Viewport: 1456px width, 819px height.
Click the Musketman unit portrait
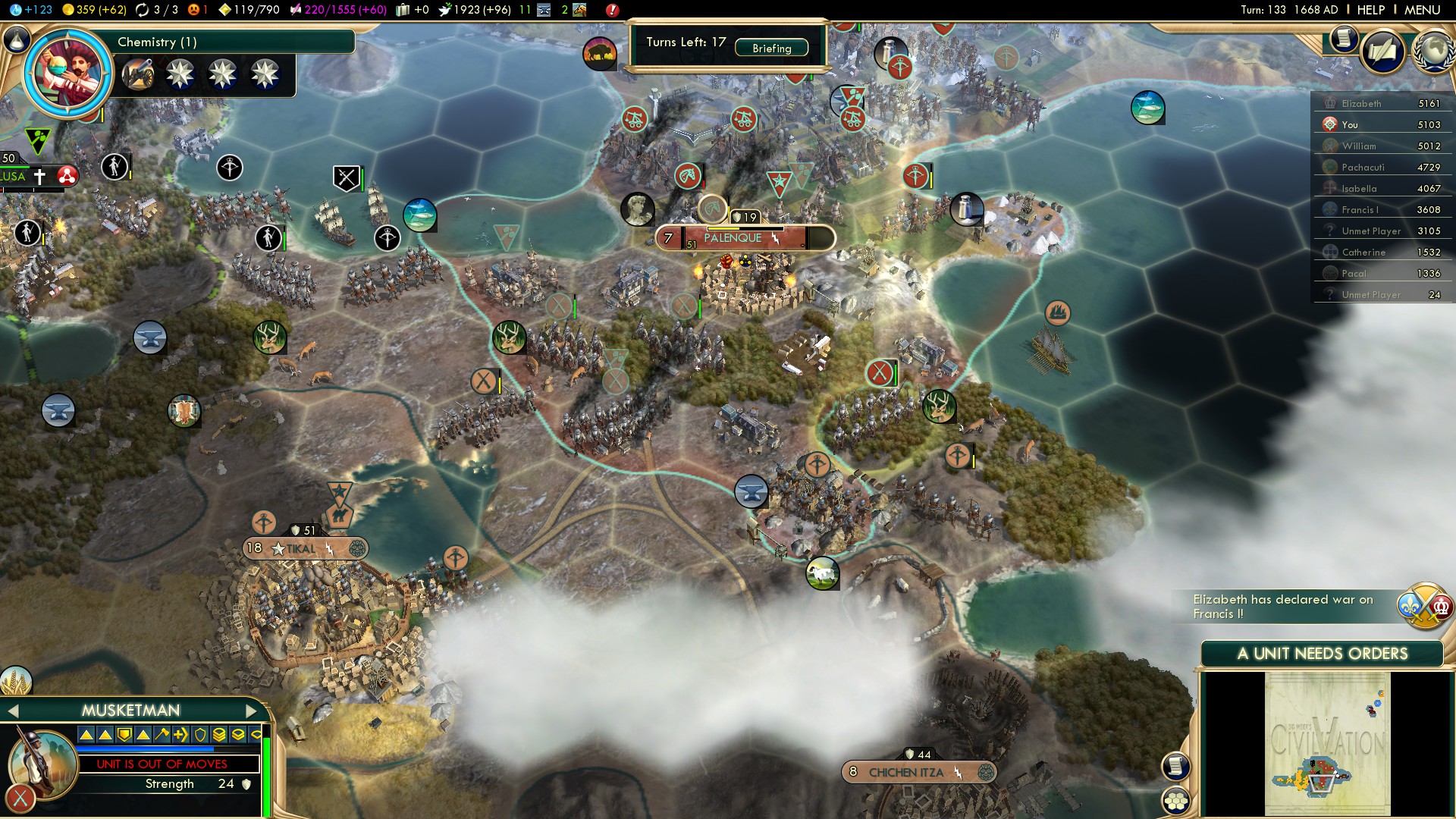tap(42, 762)
